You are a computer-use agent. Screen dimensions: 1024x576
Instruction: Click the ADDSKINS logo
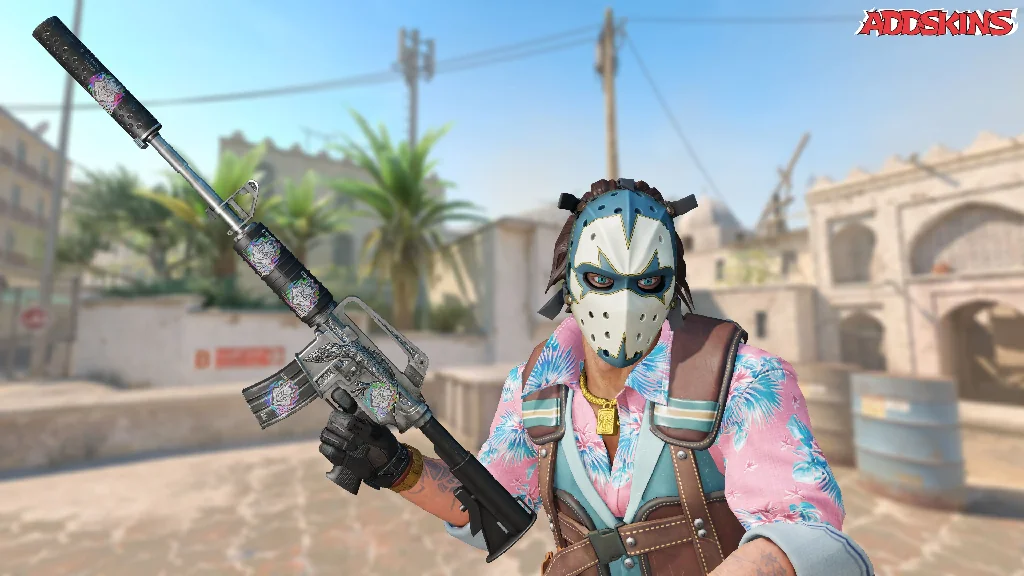[x=937, y=23]
